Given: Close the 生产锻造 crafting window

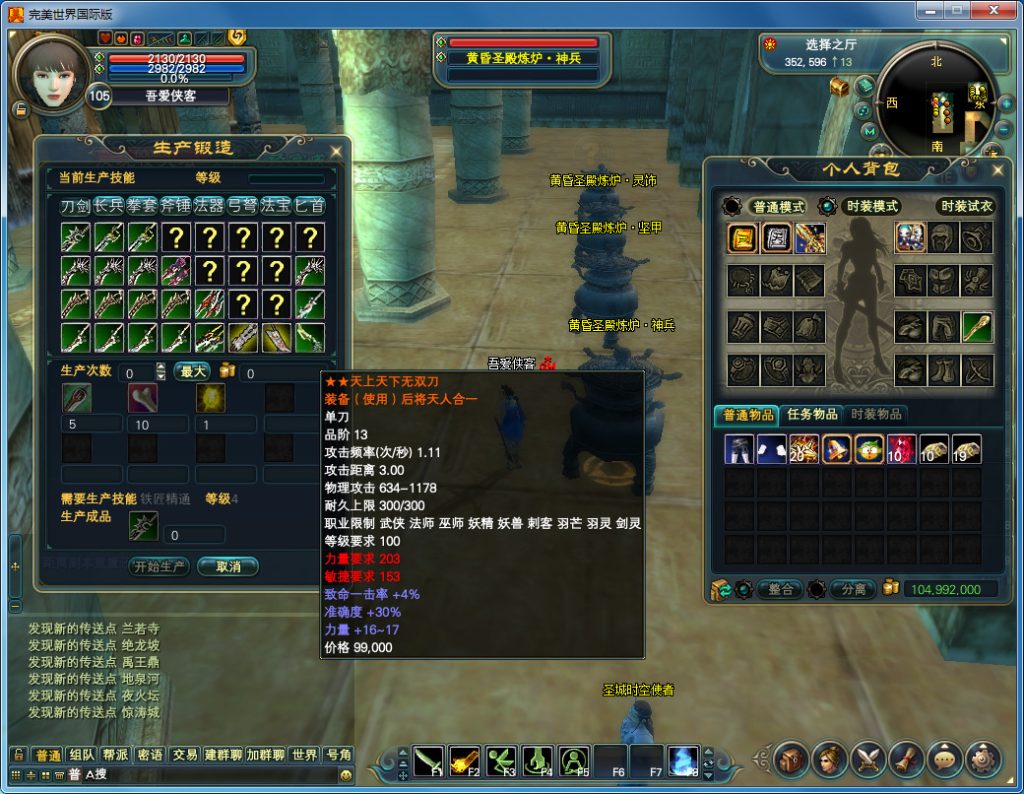Looking at the screenshot, I should click(336, 151).
